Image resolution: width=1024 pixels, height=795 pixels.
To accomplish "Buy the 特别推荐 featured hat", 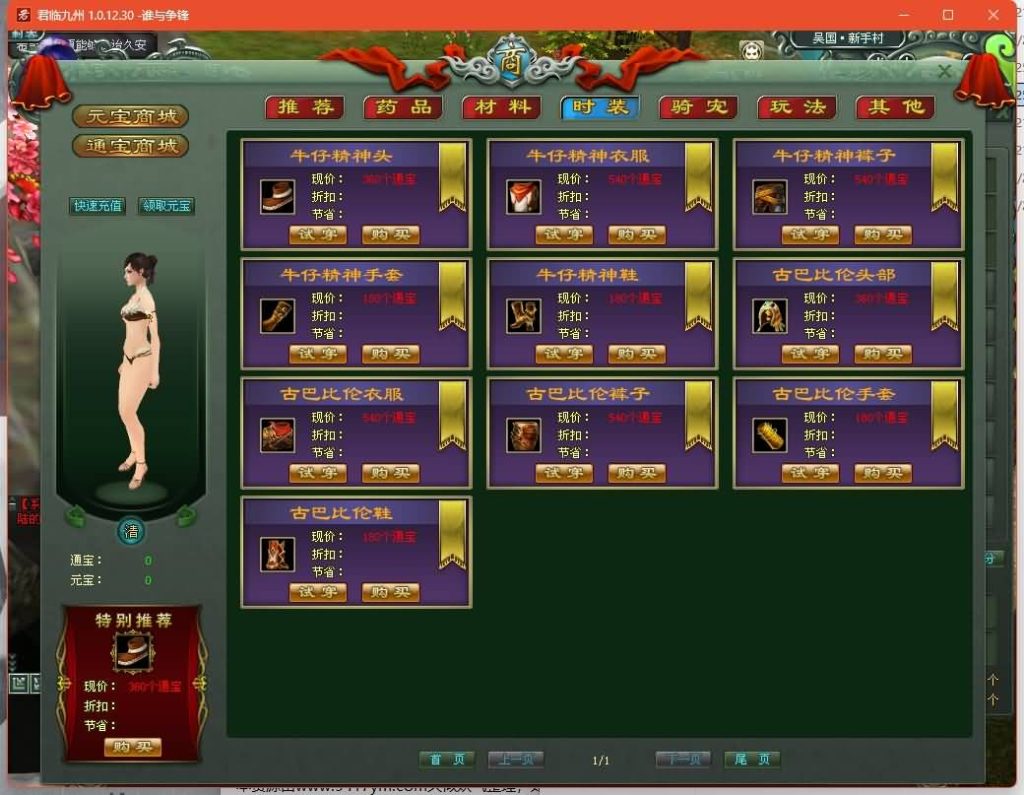I will pyautogui.click(x=132, y=747).
